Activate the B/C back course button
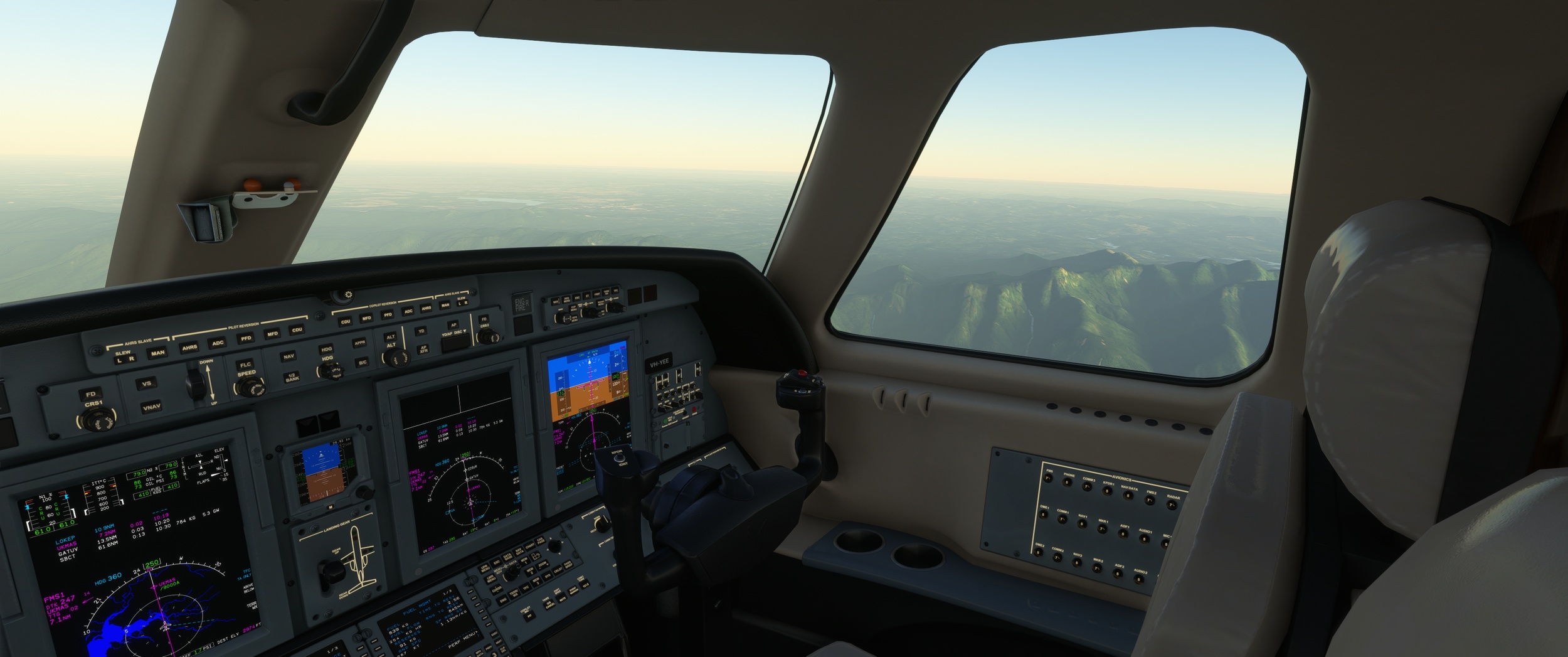 point(363,363)
